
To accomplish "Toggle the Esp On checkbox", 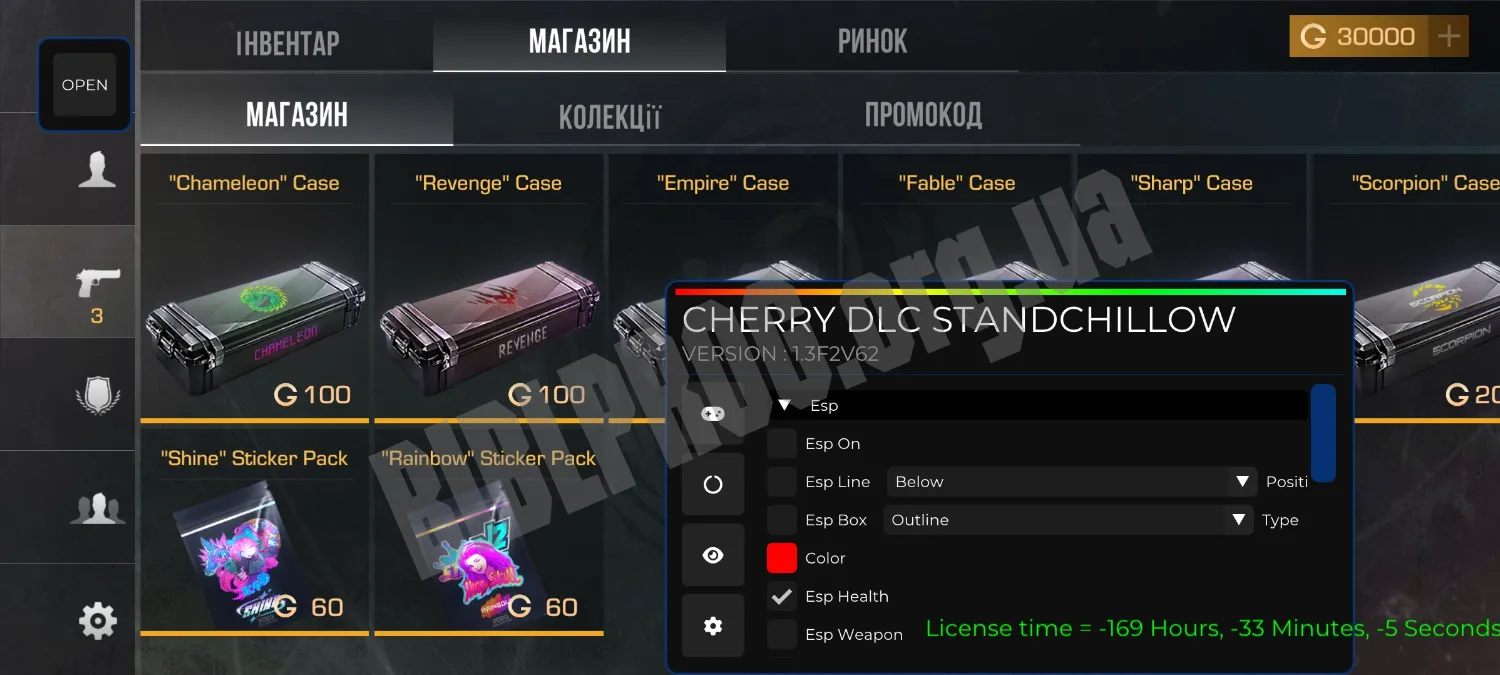I will point(782,444).
